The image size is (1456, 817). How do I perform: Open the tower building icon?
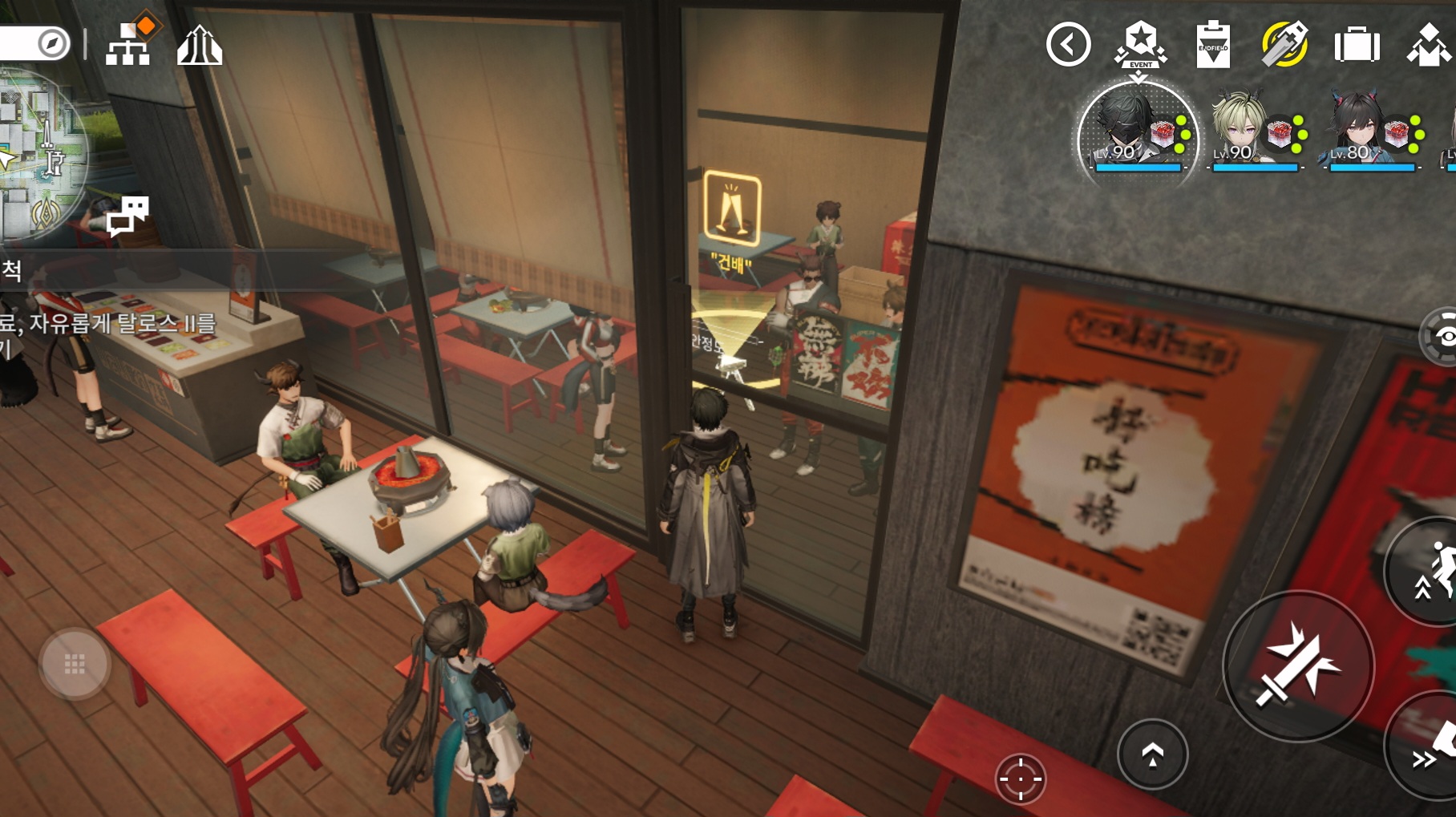(199, 45)
